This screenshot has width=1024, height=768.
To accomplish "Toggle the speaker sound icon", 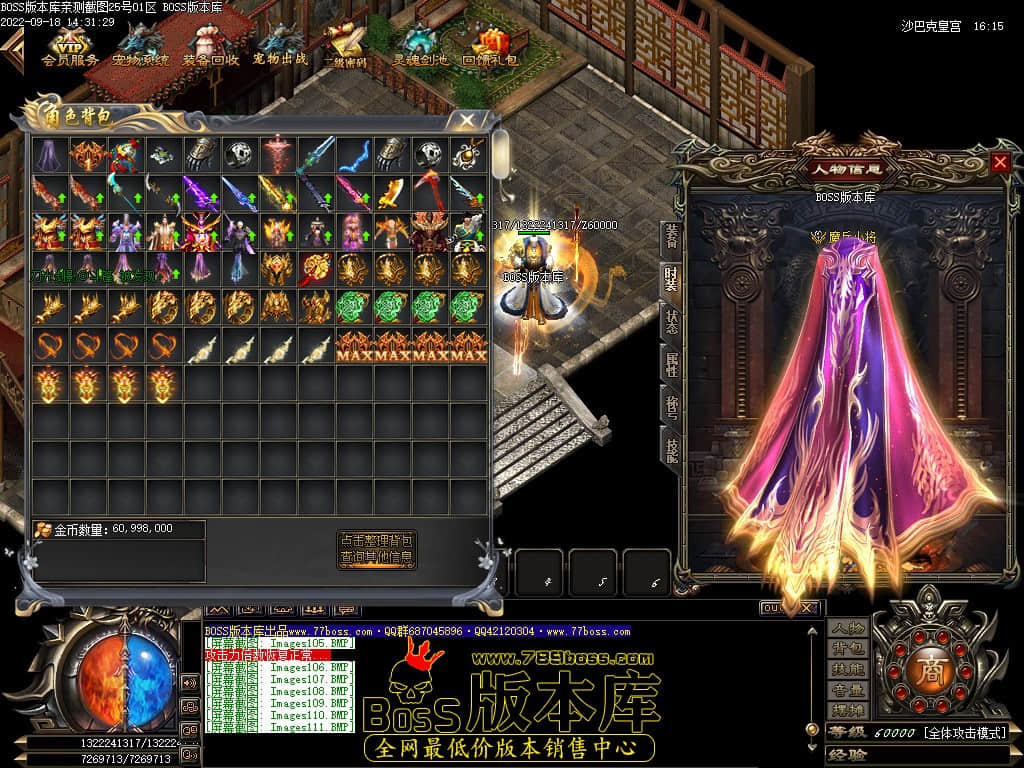I will point(189,683).
